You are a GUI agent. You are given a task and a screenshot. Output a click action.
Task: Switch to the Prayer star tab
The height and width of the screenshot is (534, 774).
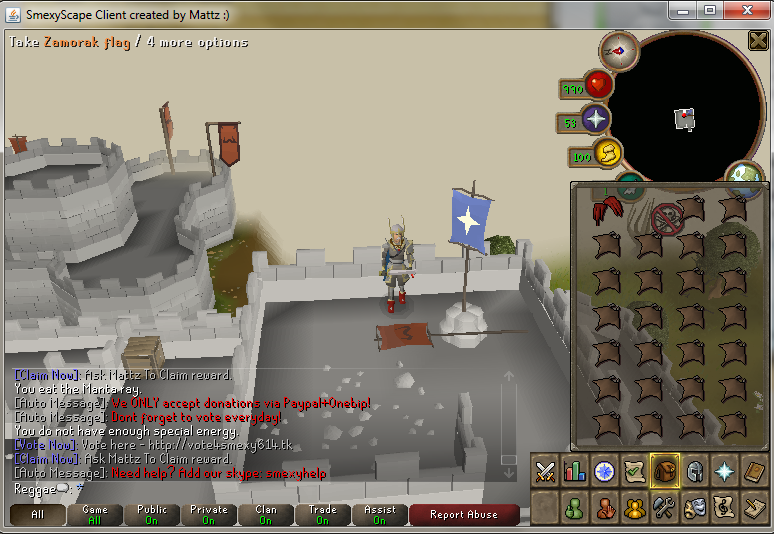(725, 470)
